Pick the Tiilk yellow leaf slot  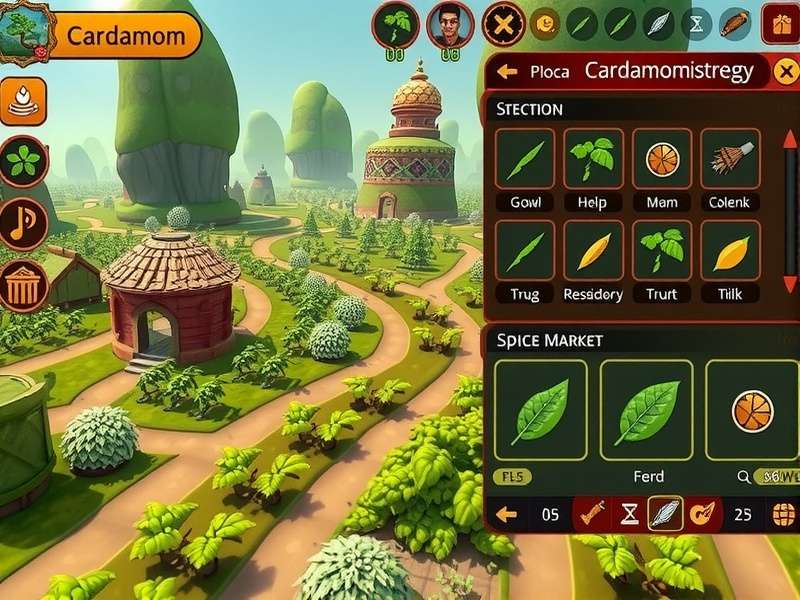[x=730, y=251]
